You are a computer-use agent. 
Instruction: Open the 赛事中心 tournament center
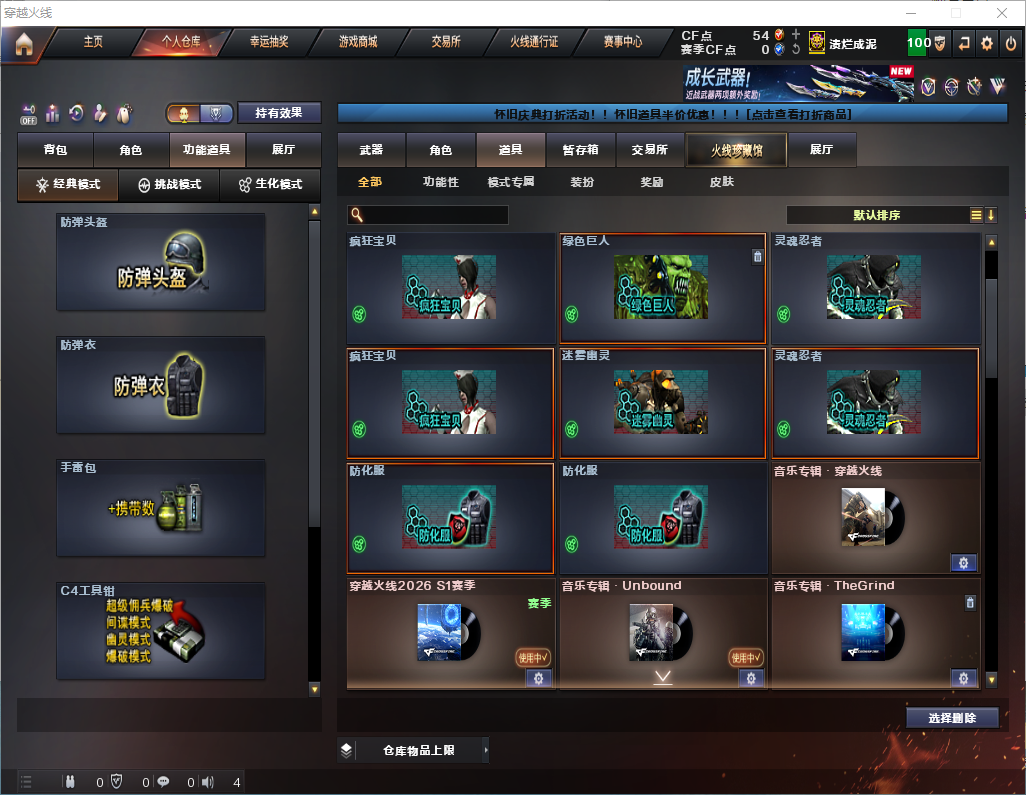pyautogui.click(x=622, y=42)
